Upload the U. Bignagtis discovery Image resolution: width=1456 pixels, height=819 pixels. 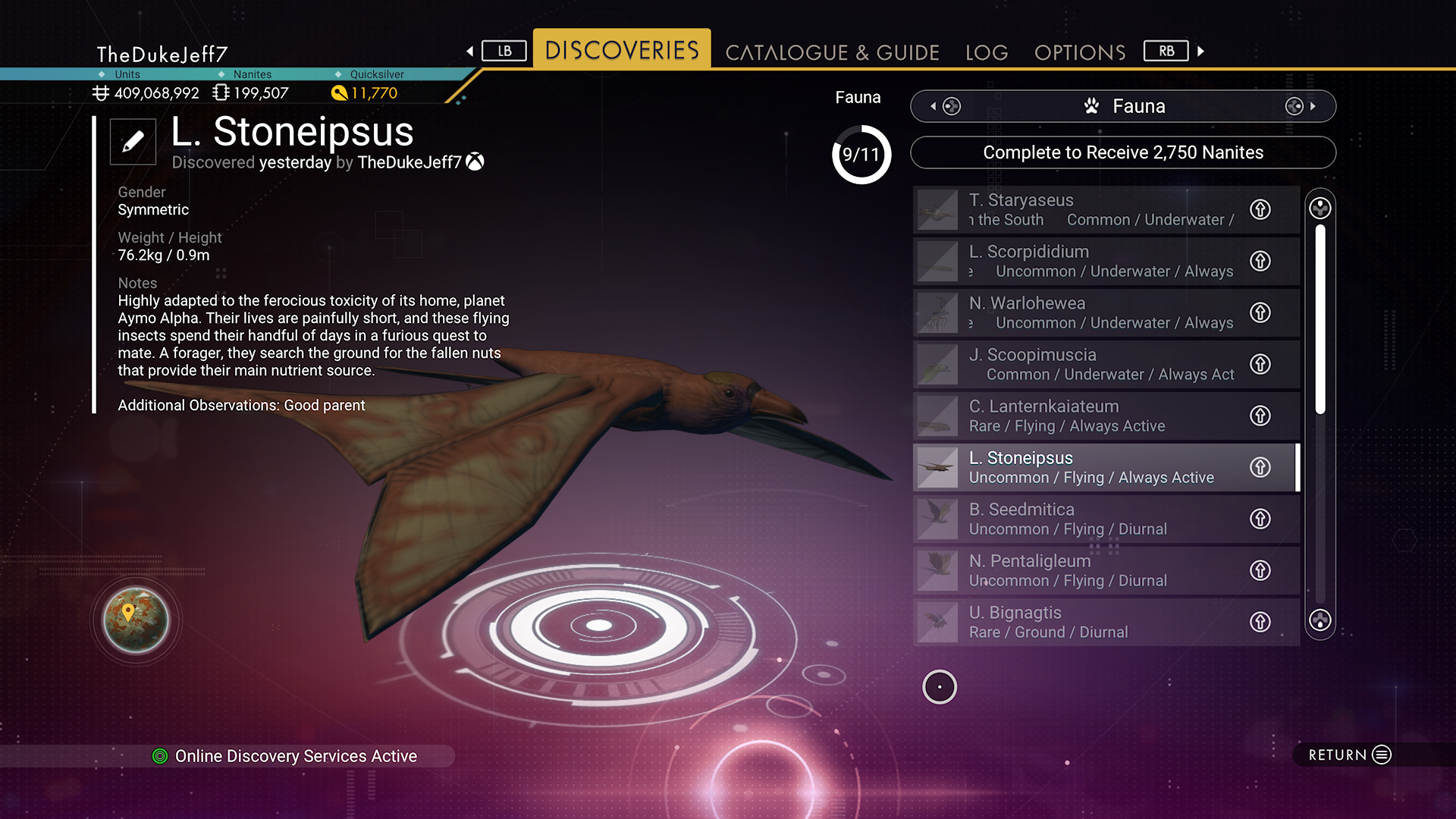pos(1260,622)
